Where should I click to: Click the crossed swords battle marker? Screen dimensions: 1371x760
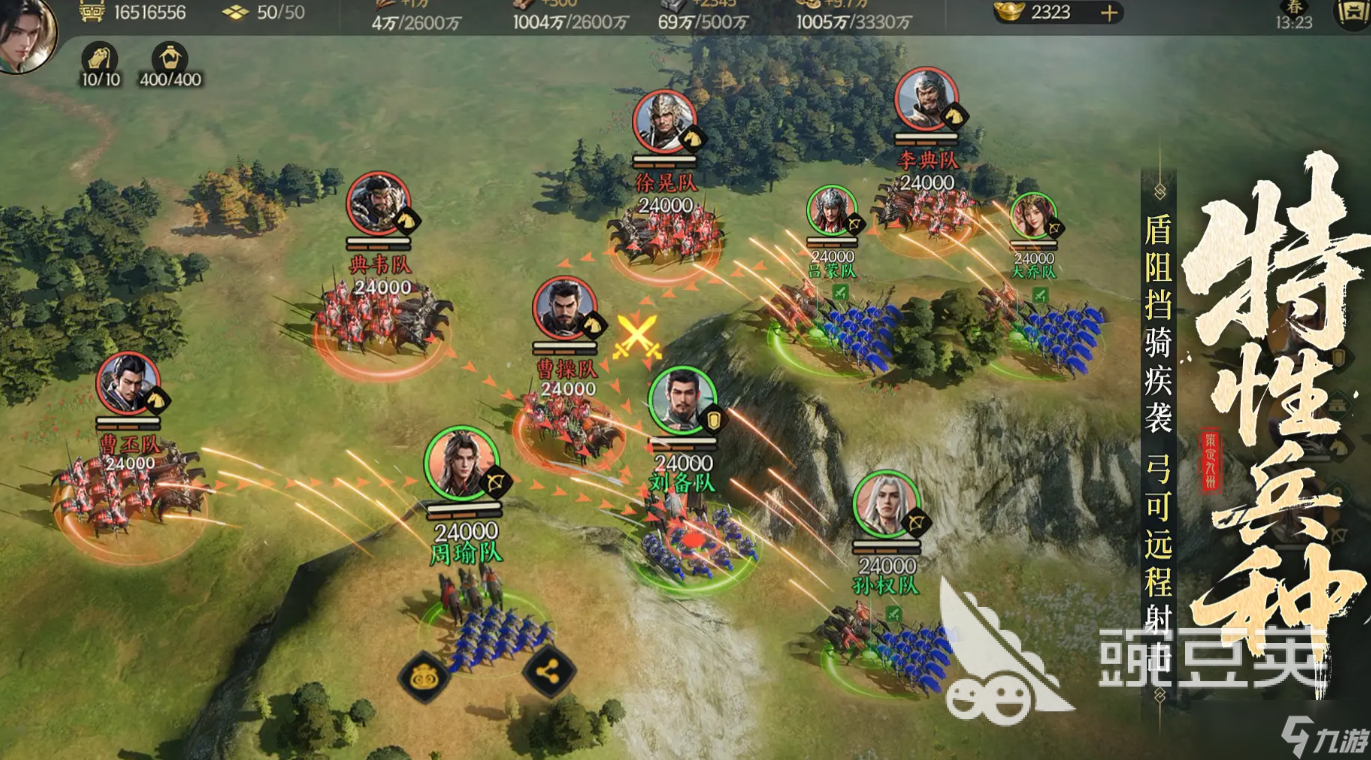[638, 335]
